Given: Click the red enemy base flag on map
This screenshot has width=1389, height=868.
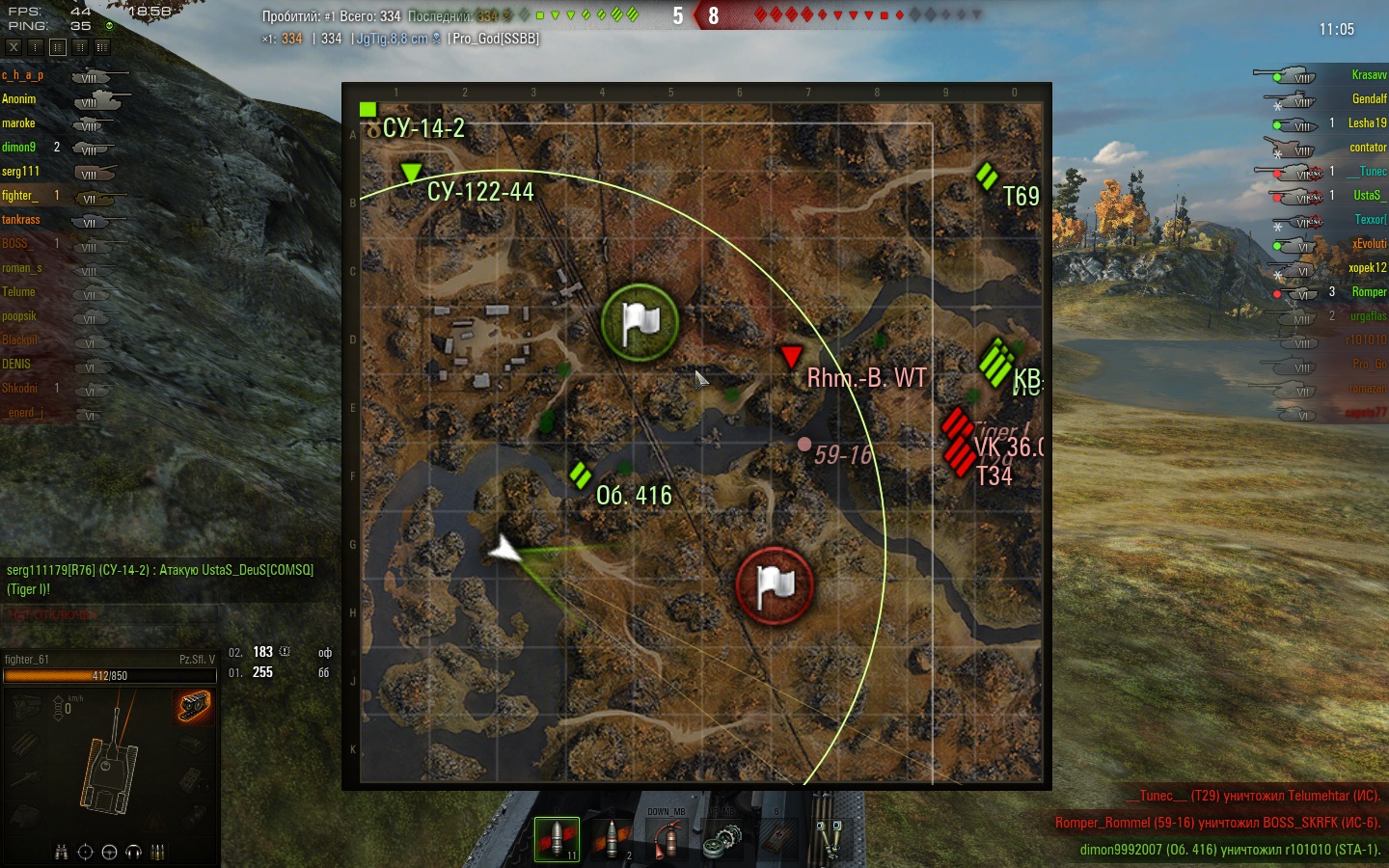Looking at the screenshot, I should tap(775, 585).
